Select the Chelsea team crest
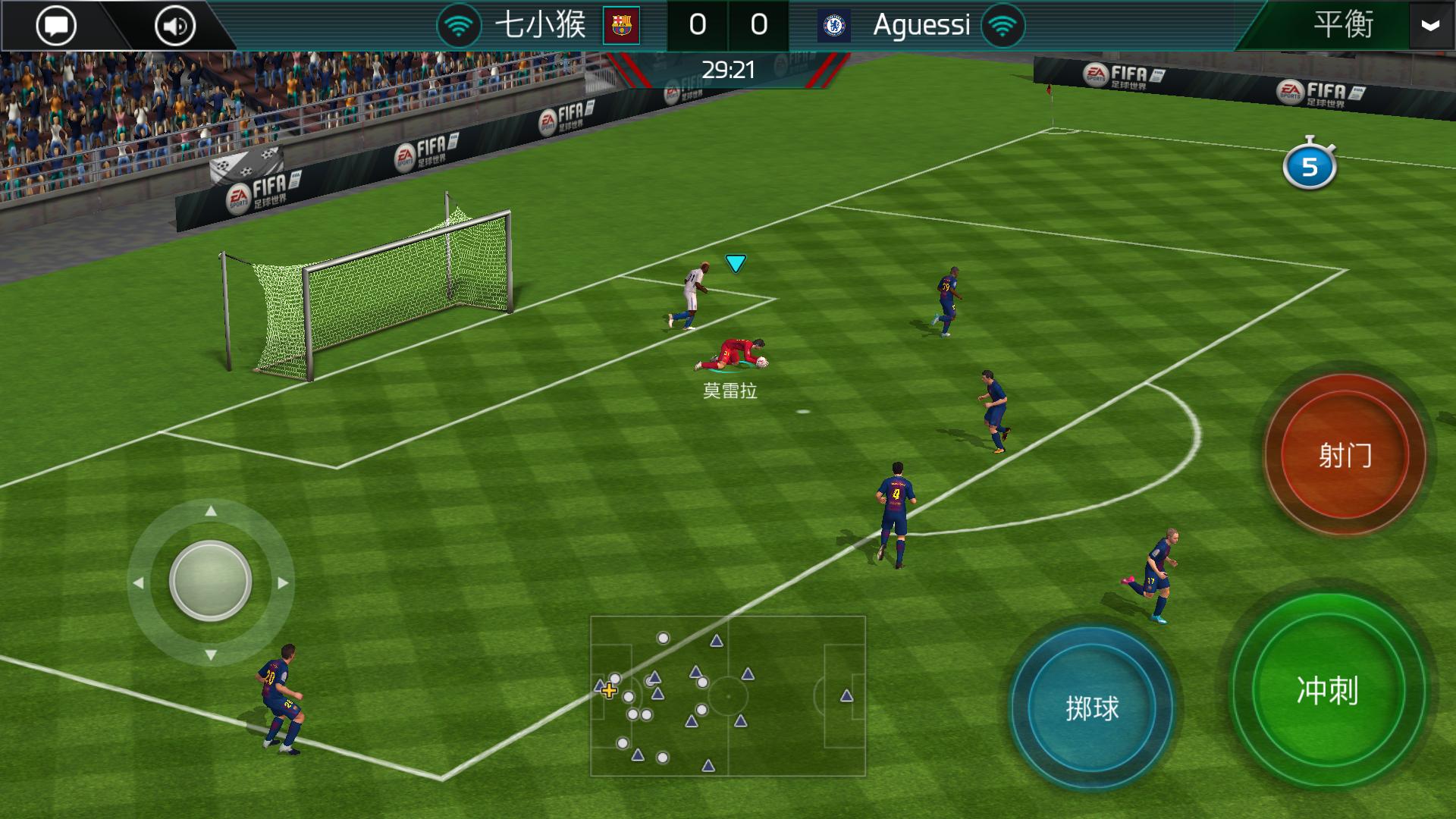 (x=833, y=24)
